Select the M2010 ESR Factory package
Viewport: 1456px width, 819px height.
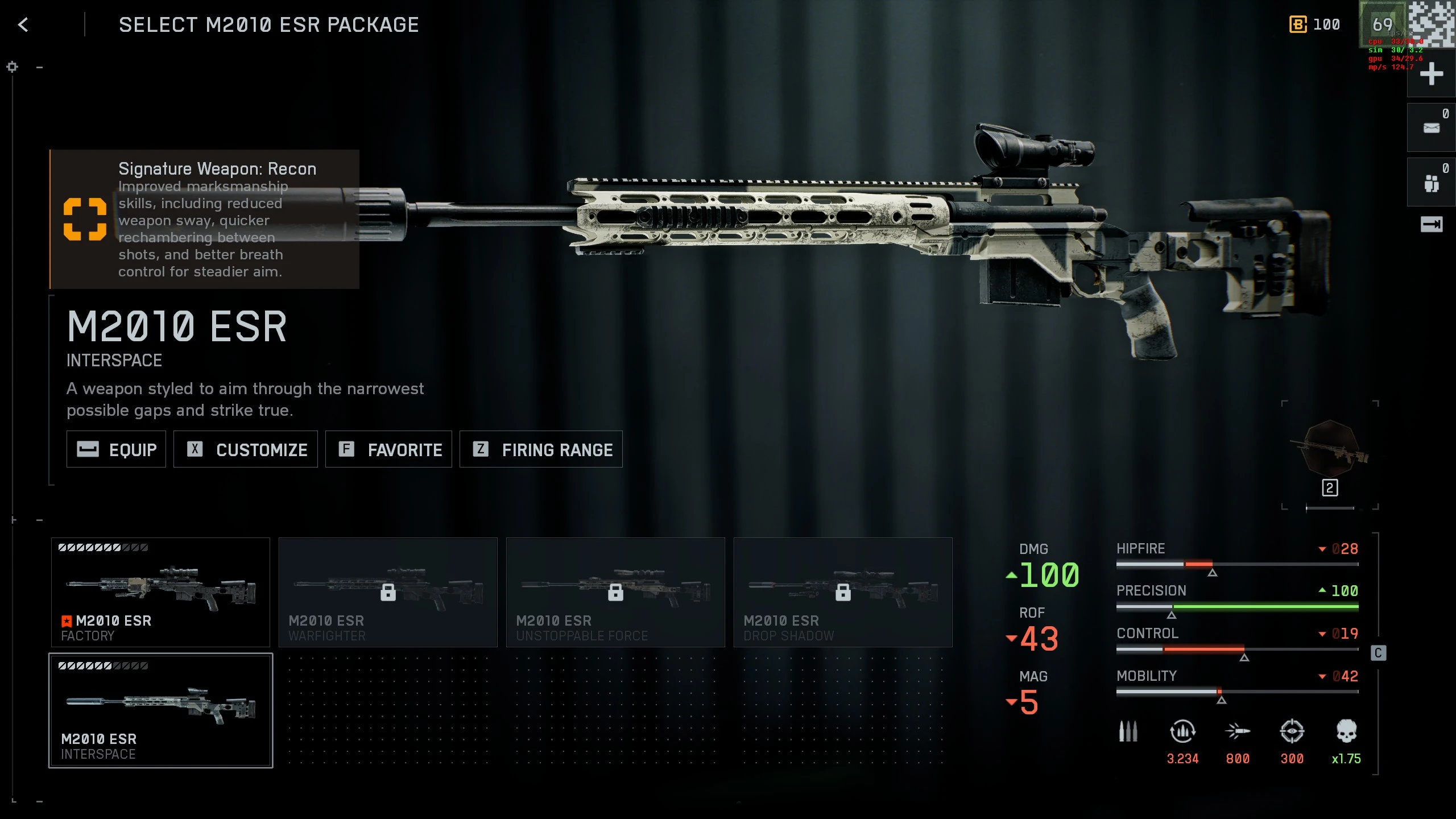160,592
